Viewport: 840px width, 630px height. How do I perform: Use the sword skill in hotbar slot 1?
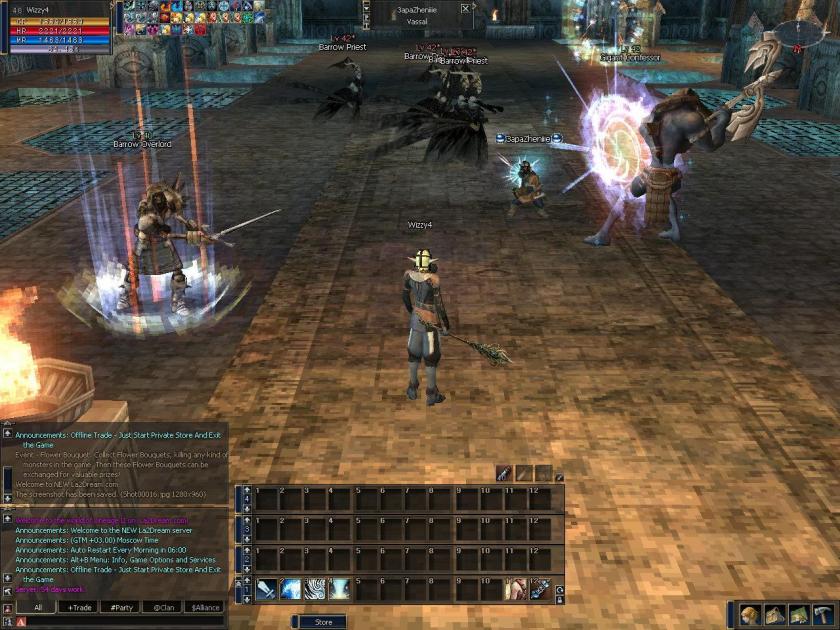[266, 590]
